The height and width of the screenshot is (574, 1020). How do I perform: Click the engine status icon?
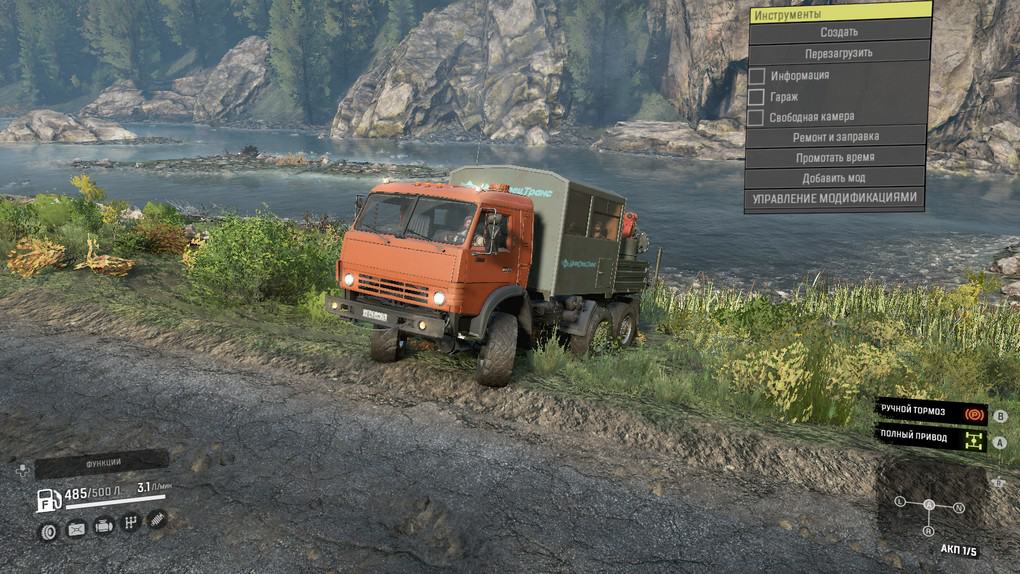coord(103,526)
